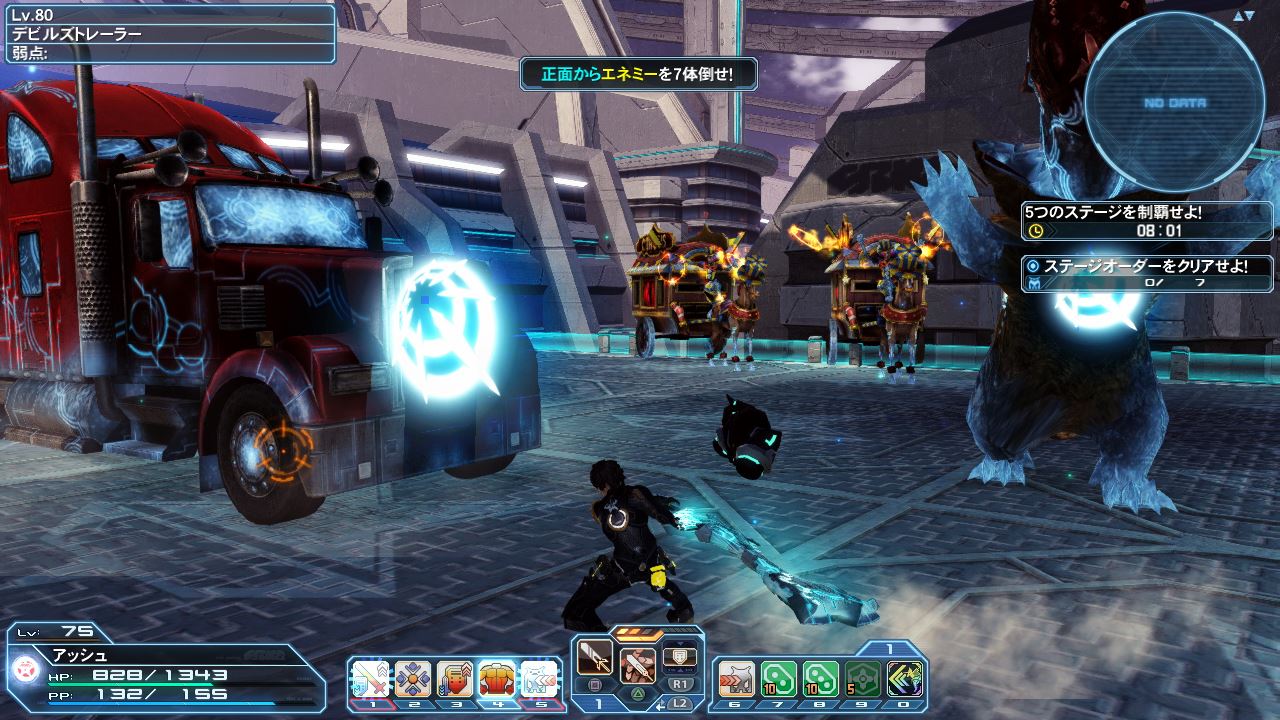Use the shield boost skill in slot 3

coord(454,678)
